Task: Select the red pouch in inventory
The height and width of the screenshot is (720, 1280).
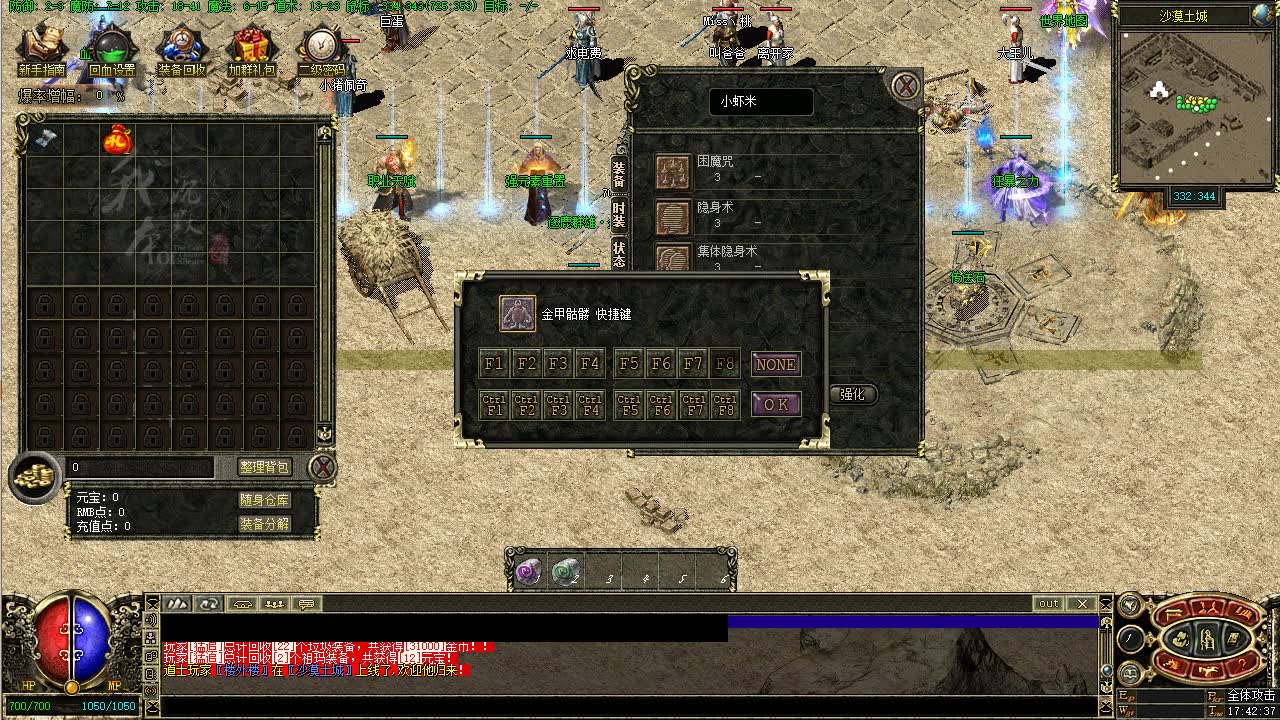Action: coord(117,141)
